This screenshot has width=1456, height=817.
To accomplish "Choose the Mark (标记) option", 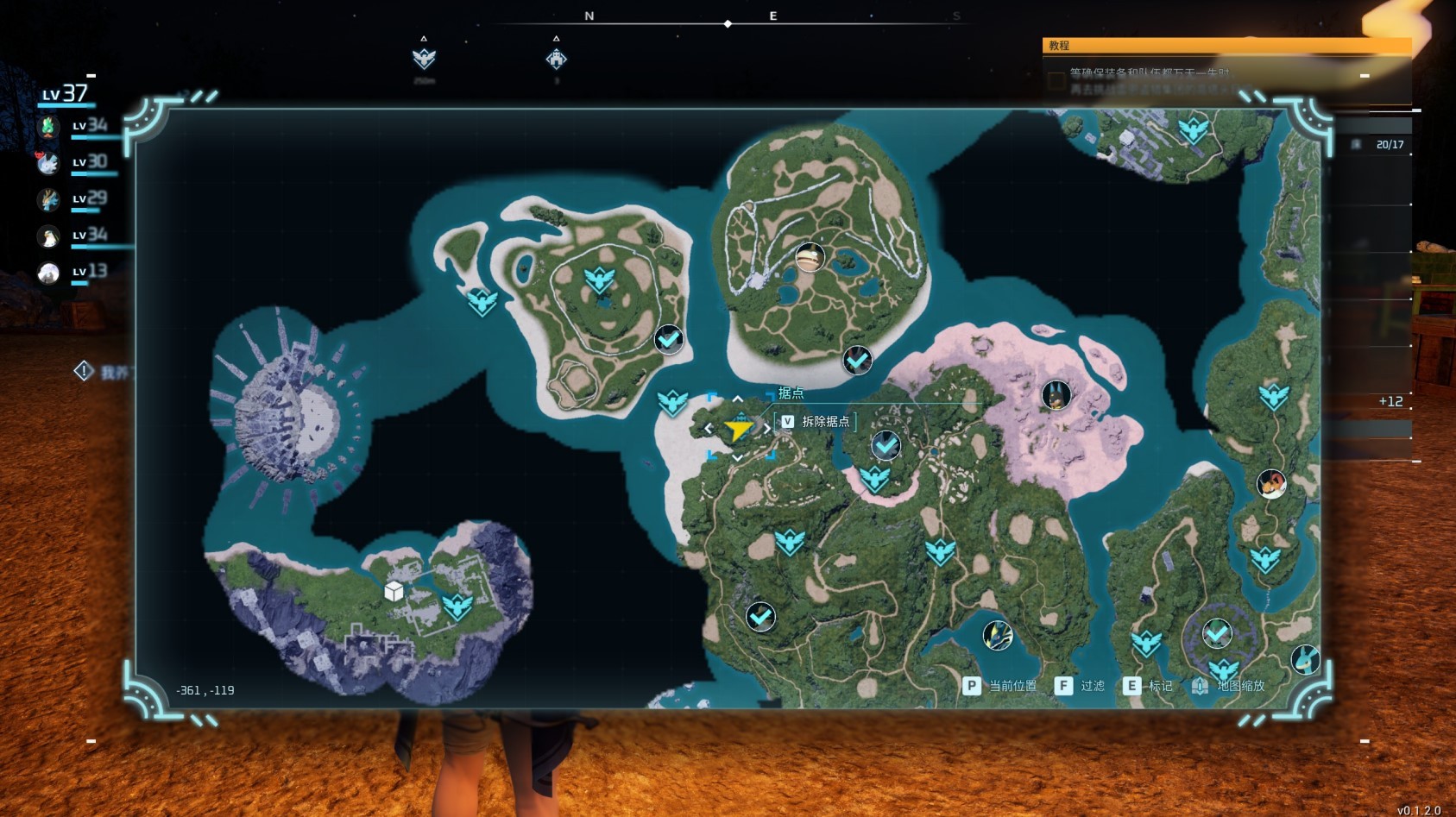I will (x=1149, y=686).
